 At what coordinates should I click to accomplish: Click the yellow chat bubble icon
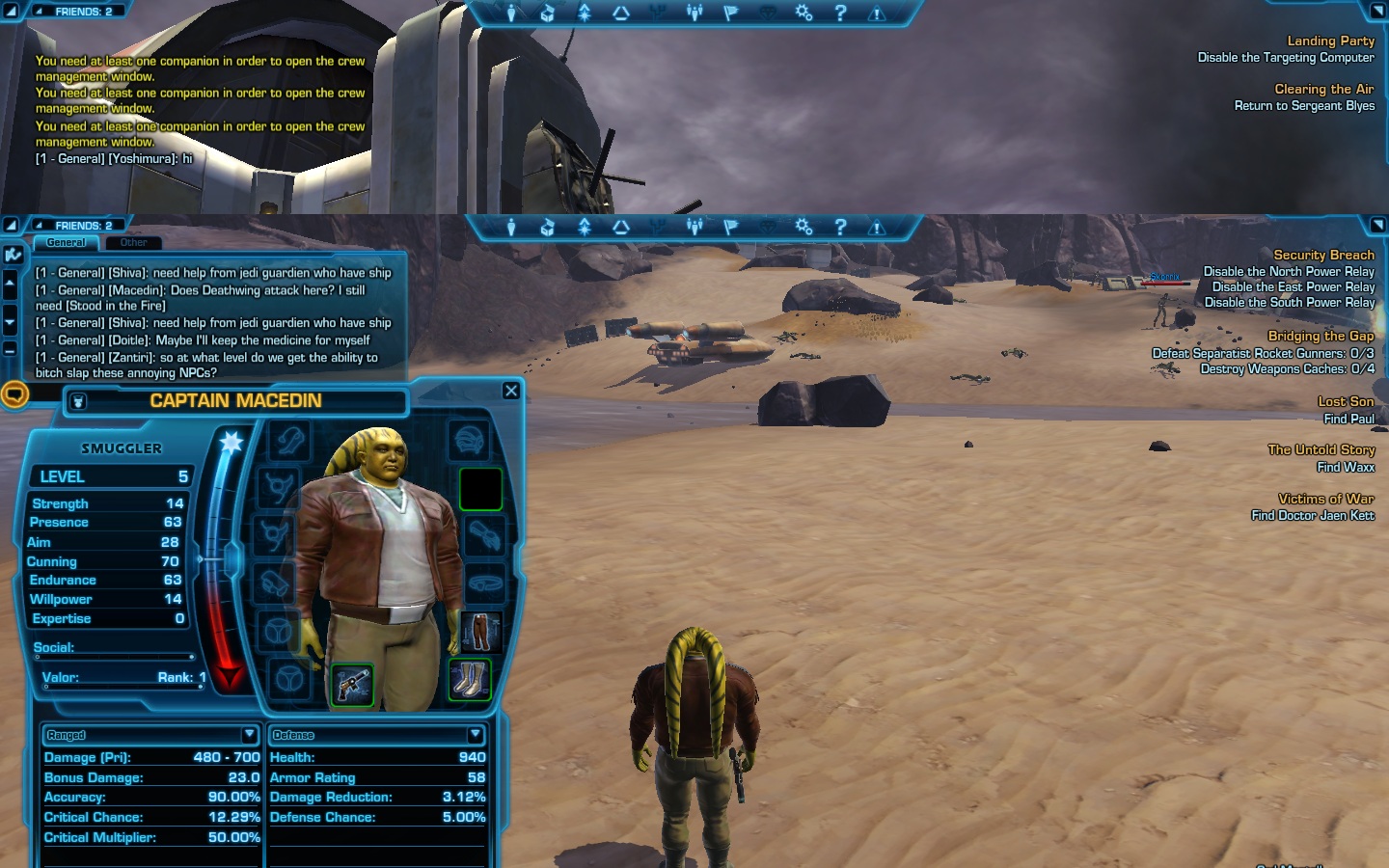pyautogui.click(x=14, y=394)
